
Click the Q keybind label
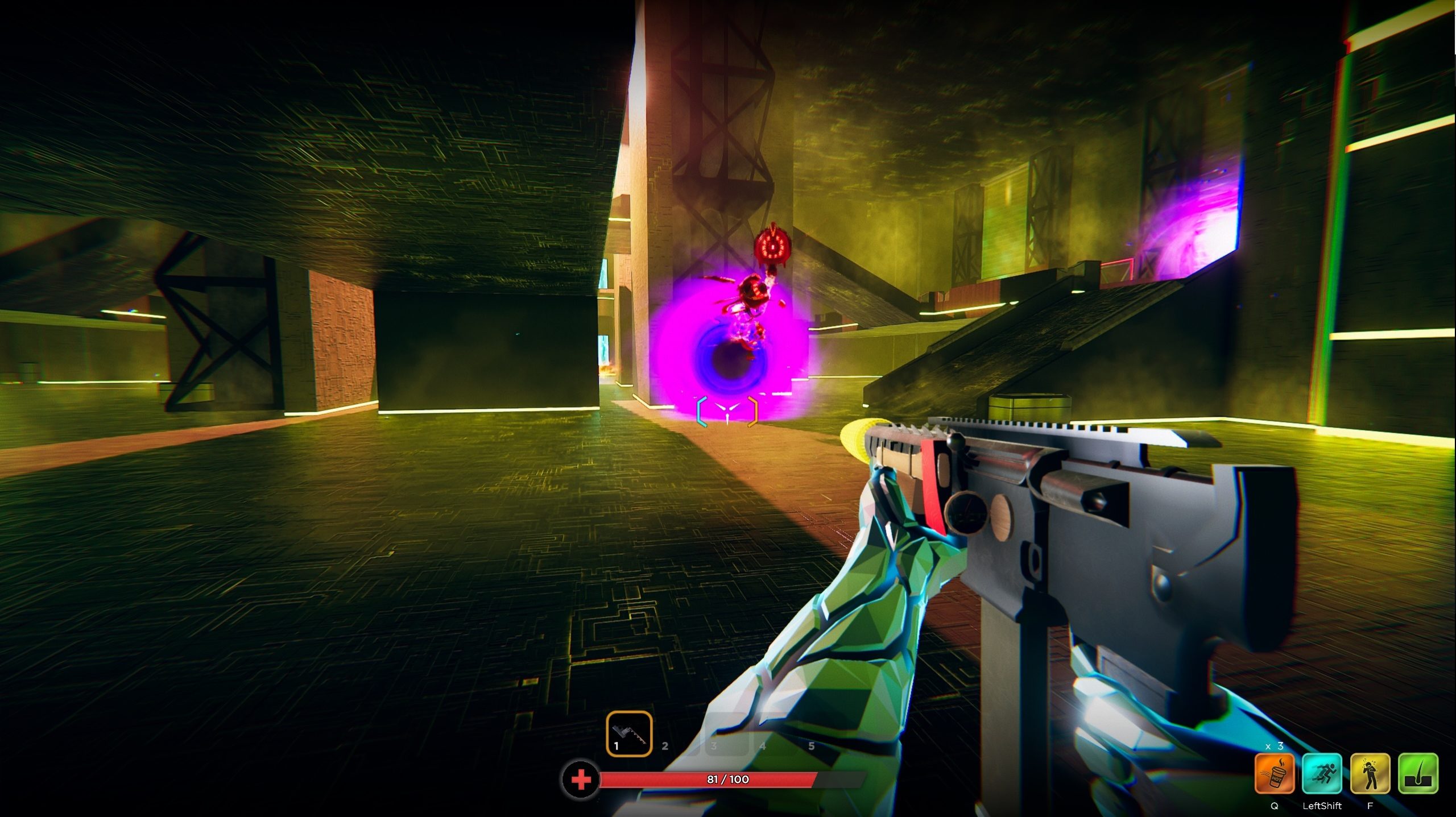pyautogui.click(x=1275, y=806)
